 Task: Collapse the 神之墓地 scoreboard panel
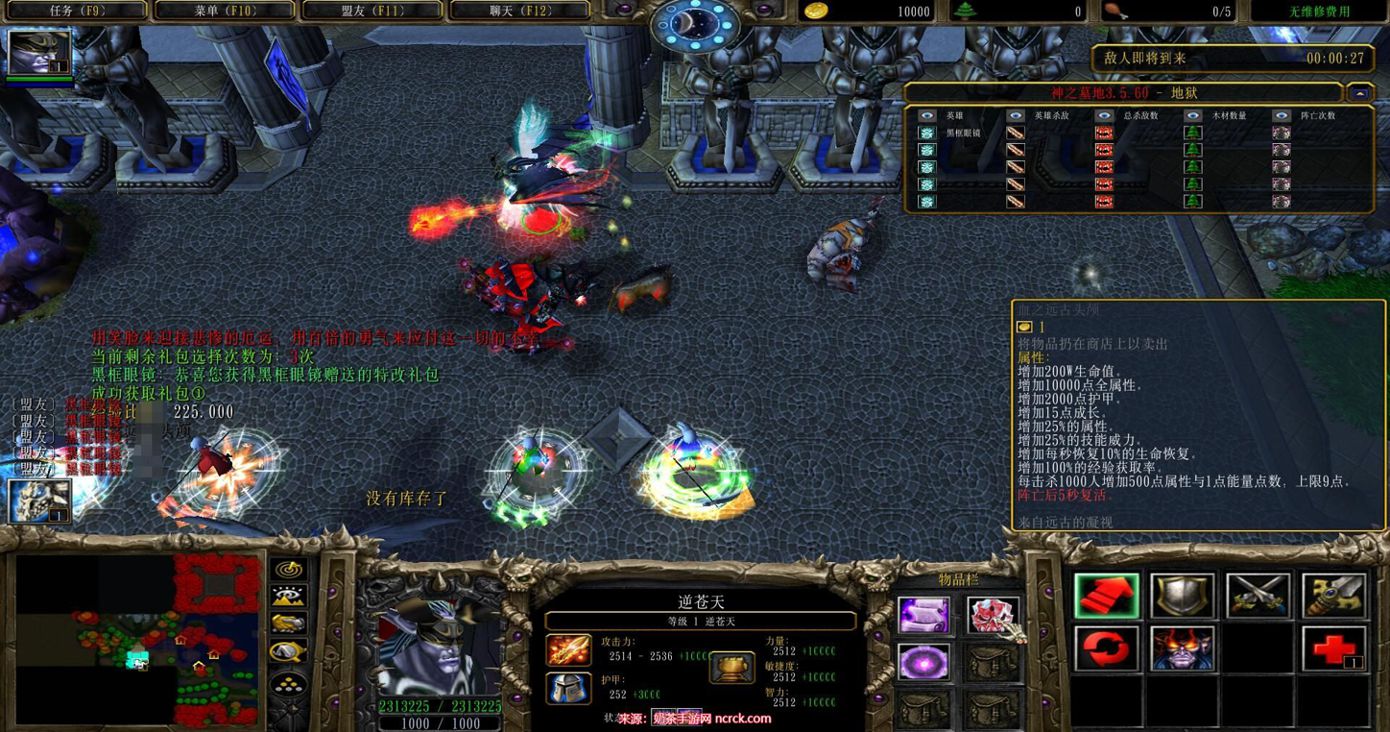[1359, 93]
